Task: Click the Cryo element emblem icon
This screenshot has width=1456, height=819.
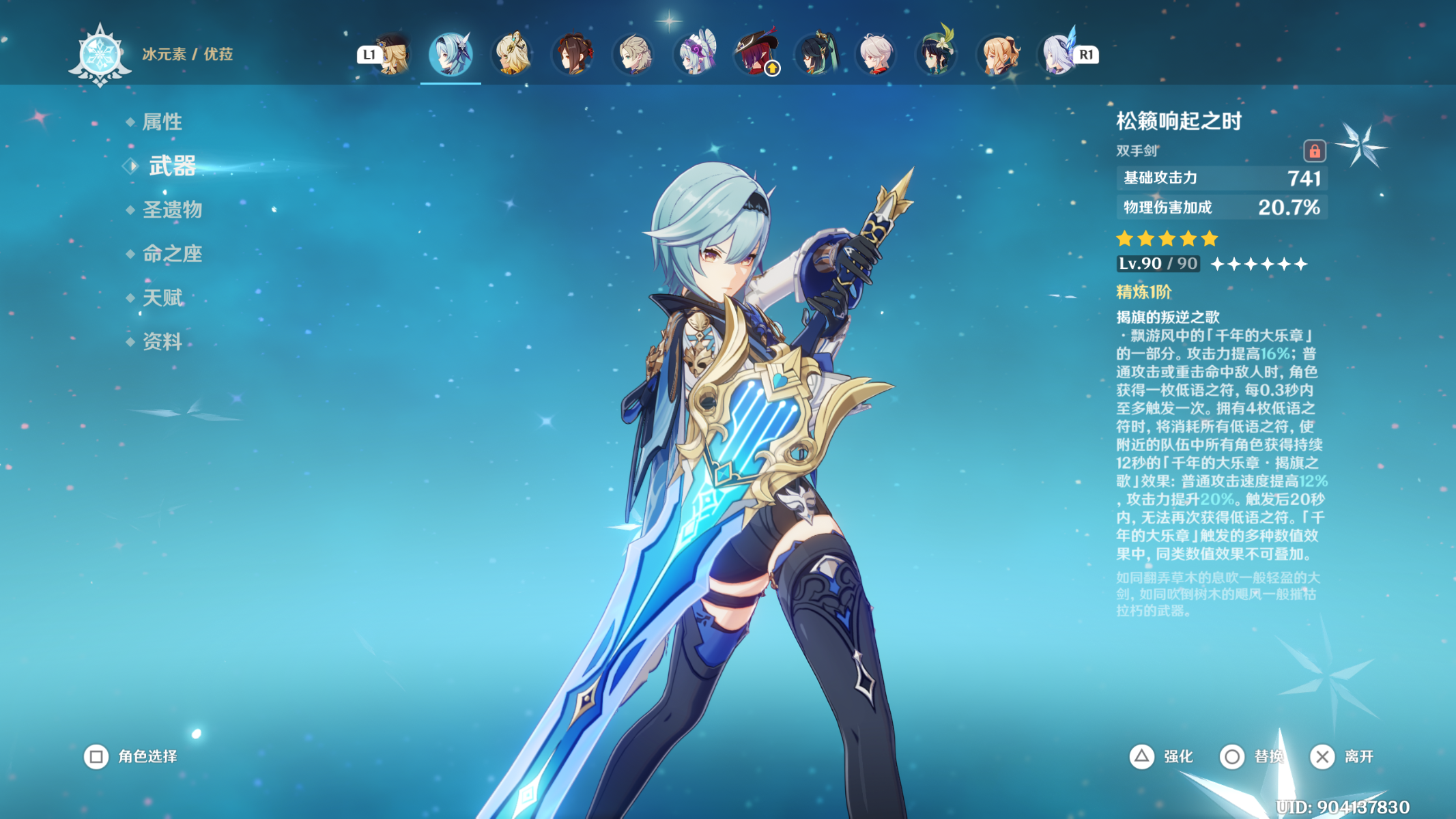Action: pos(100,55)
